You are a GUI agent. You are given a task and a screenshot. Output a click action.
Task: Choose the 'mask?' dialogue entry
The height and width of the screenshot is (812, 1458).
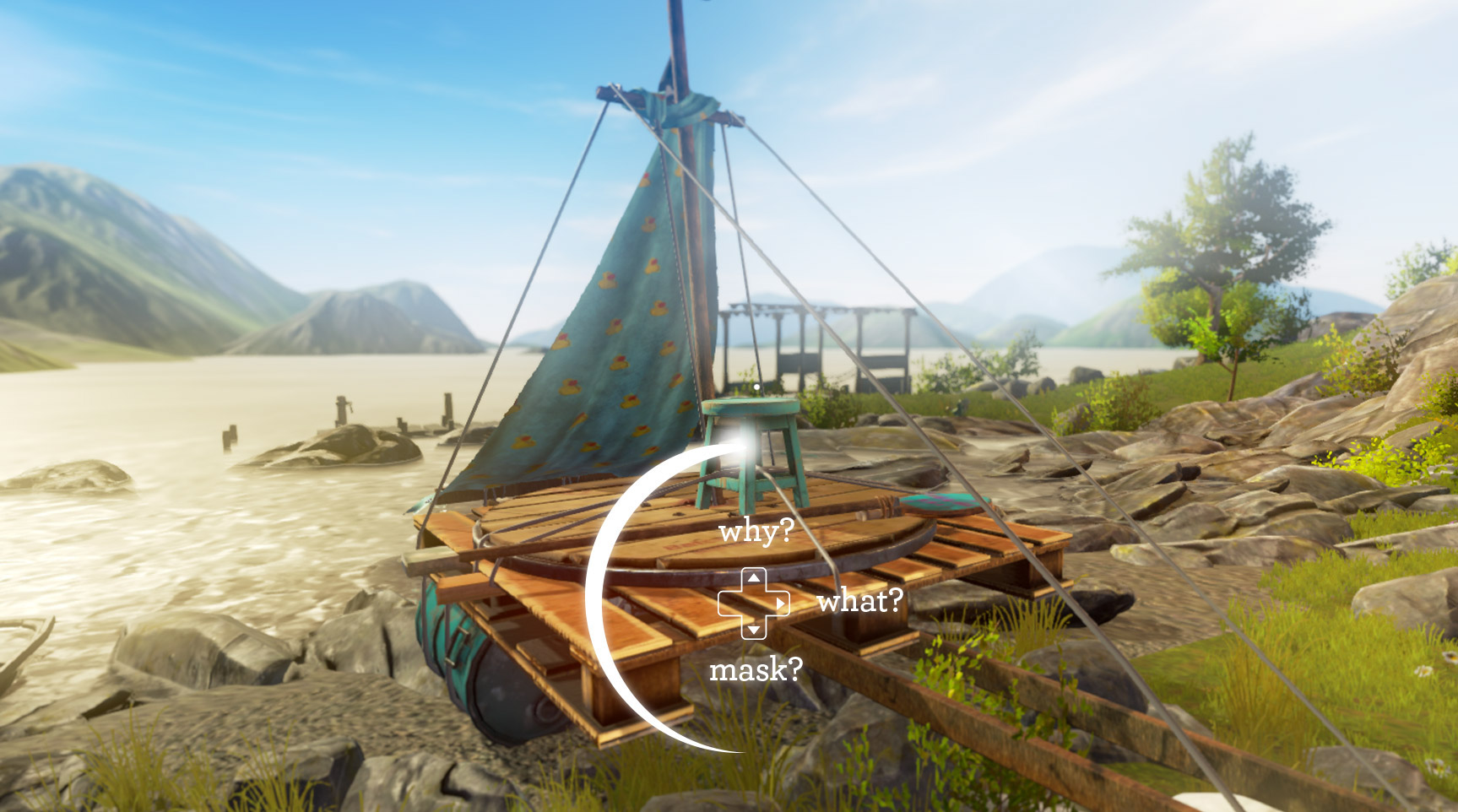[758, 671]
